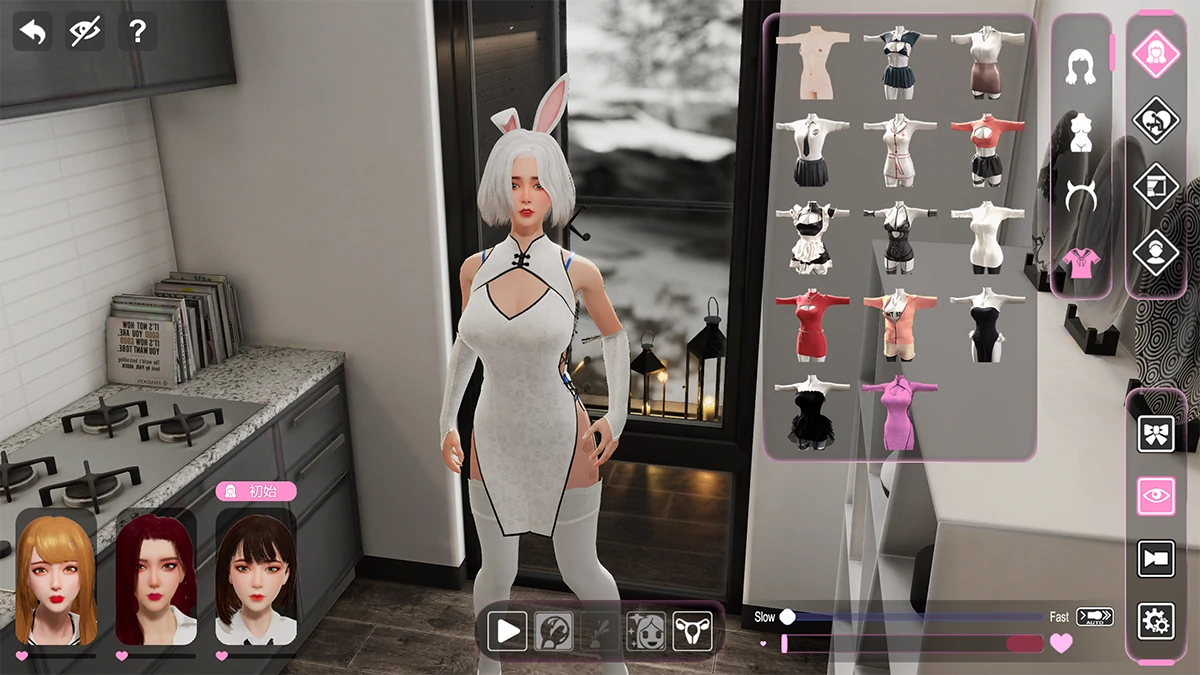Select the brown-haired character portrait
Image resolution: width=1200 pixels, height=675 pixels.
tap(256, 578)
